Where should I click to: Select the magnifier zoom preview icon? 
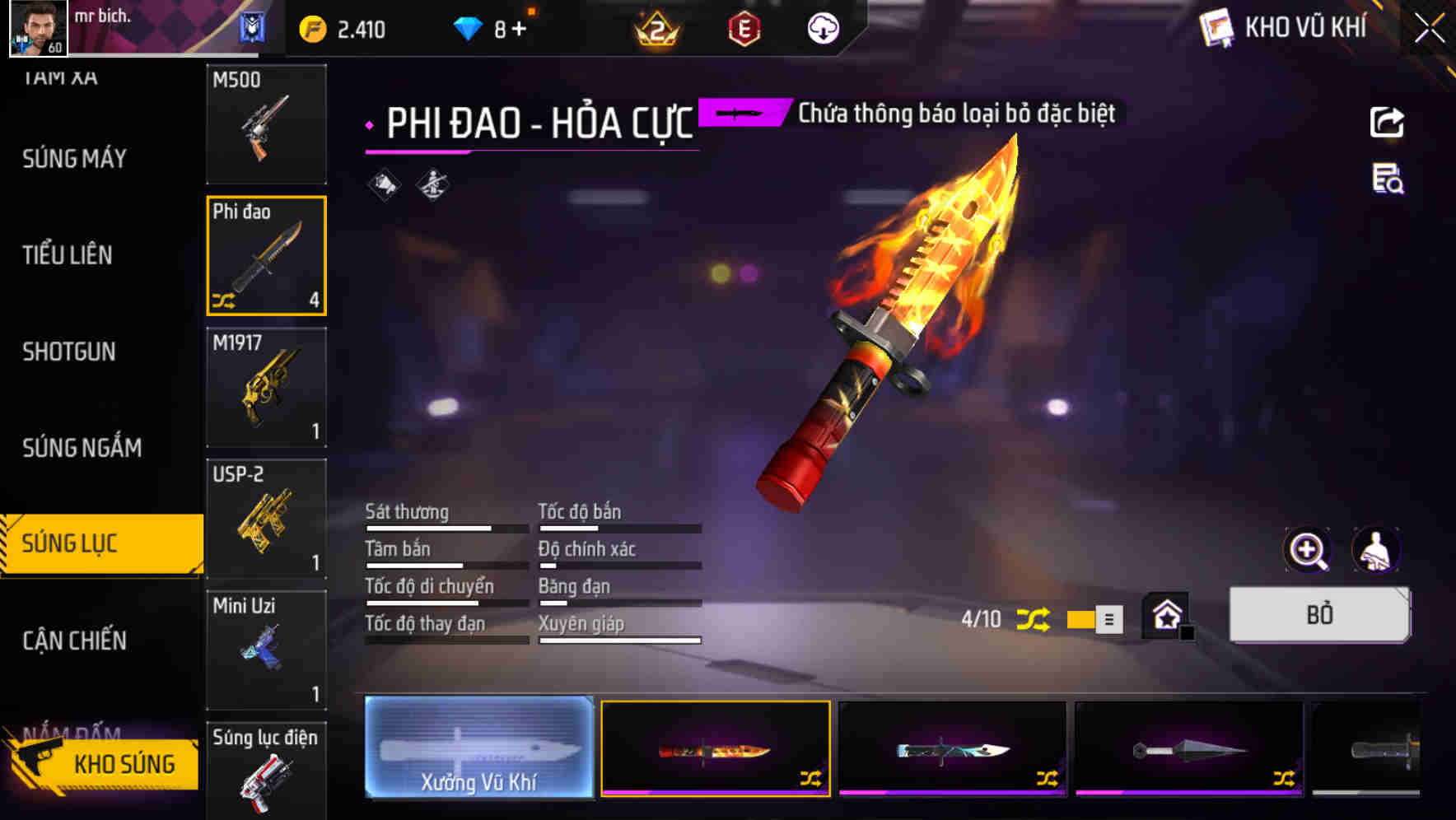pos(1308,550)
